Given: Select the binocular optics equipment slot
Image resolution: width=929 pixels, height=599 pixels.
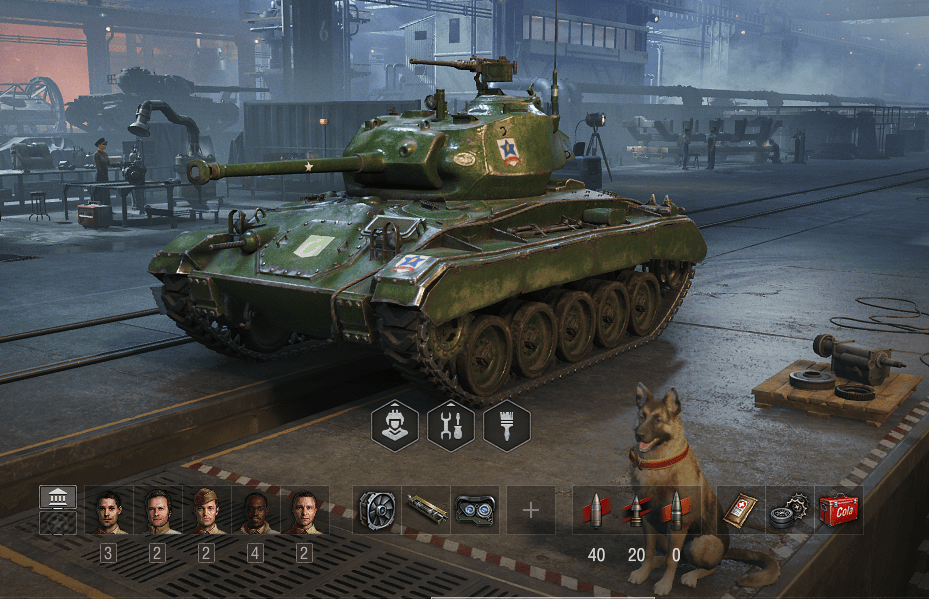Looking at the screenshot, I should [x=475, y=510].
